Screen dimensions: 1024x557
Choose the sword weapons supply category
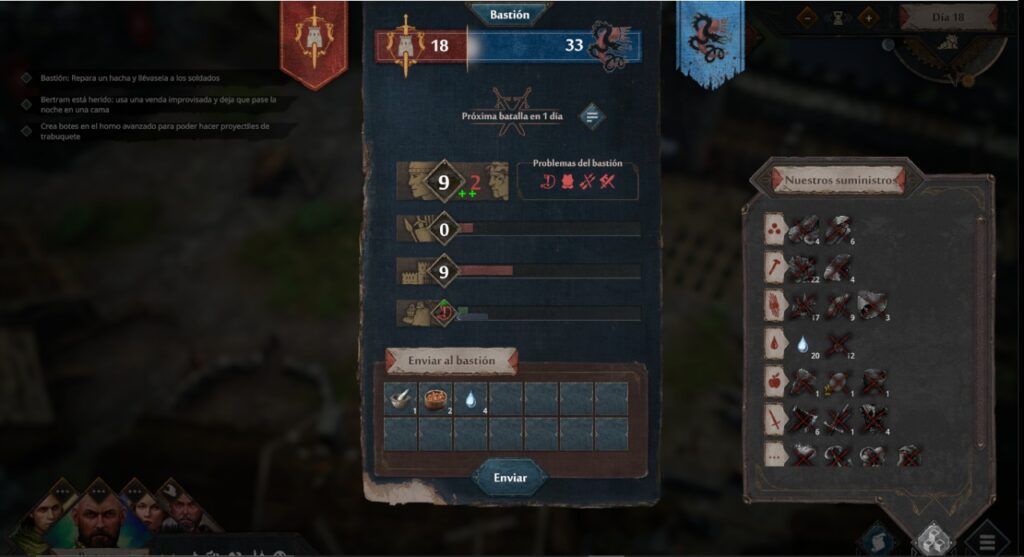(x=776, y=418)
